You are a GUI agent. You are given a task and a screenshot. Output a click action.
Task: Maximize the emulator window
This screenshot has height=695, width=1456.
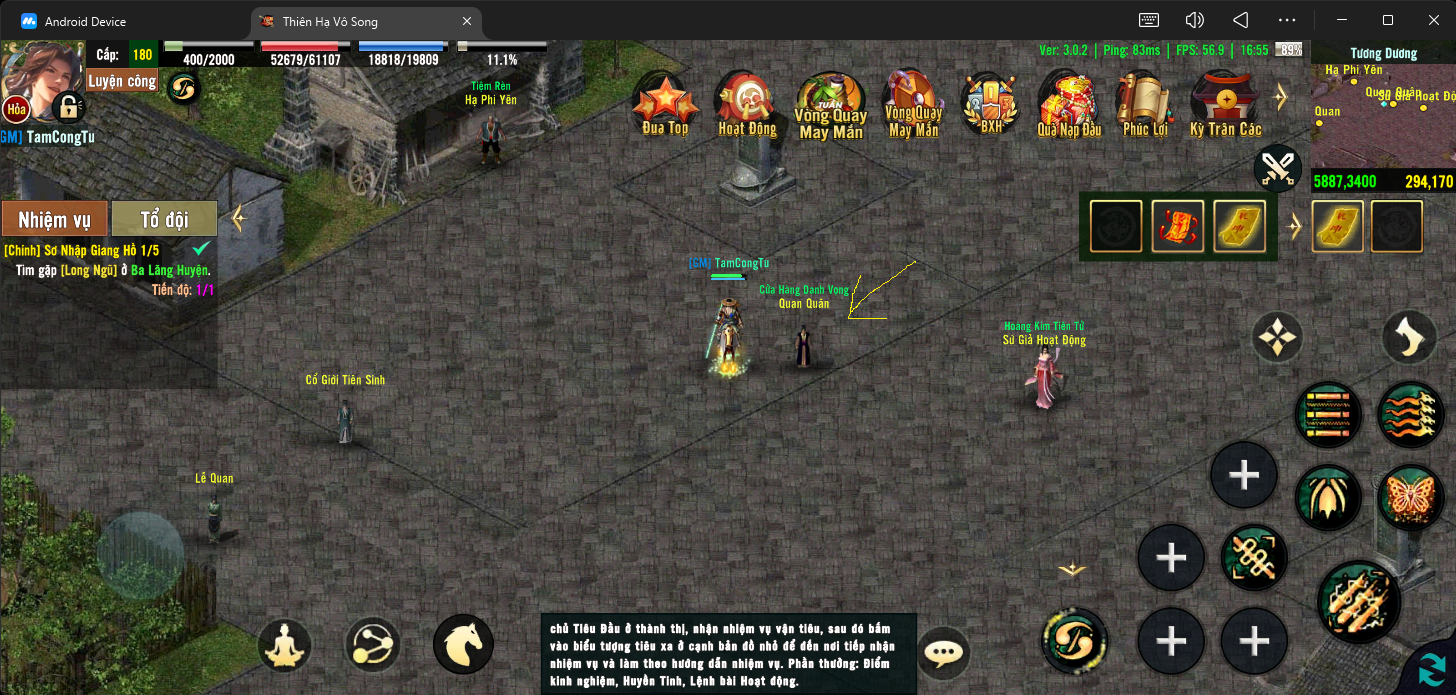(1388, 20)
